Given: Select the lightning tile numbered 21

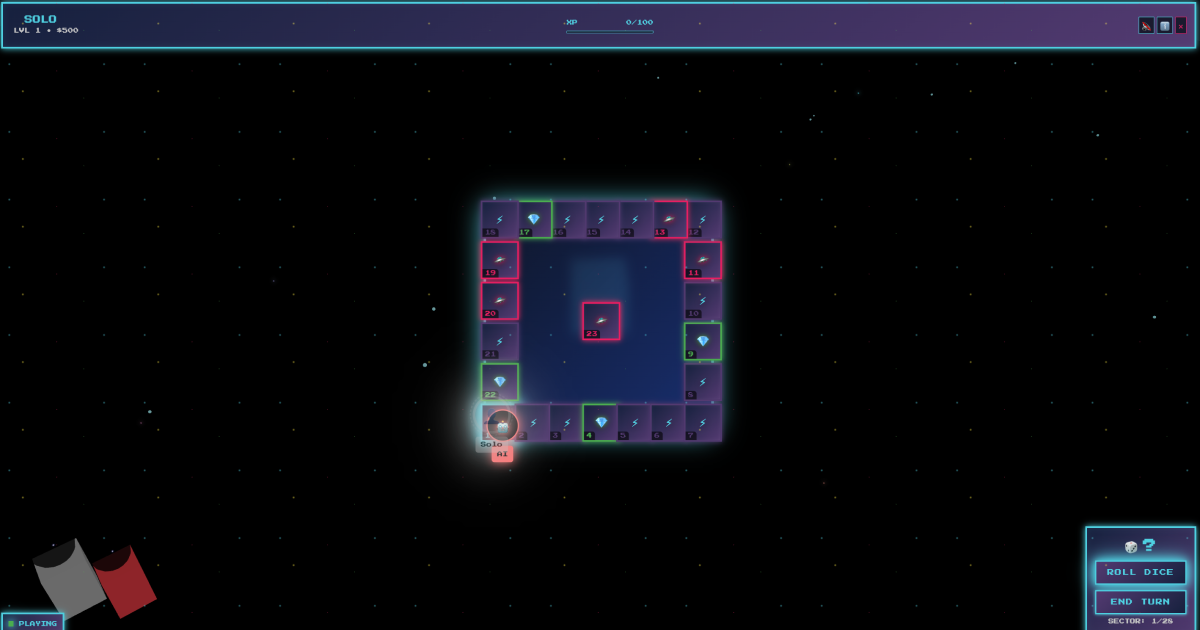Looking at the screenshot, I should (500, 341).
